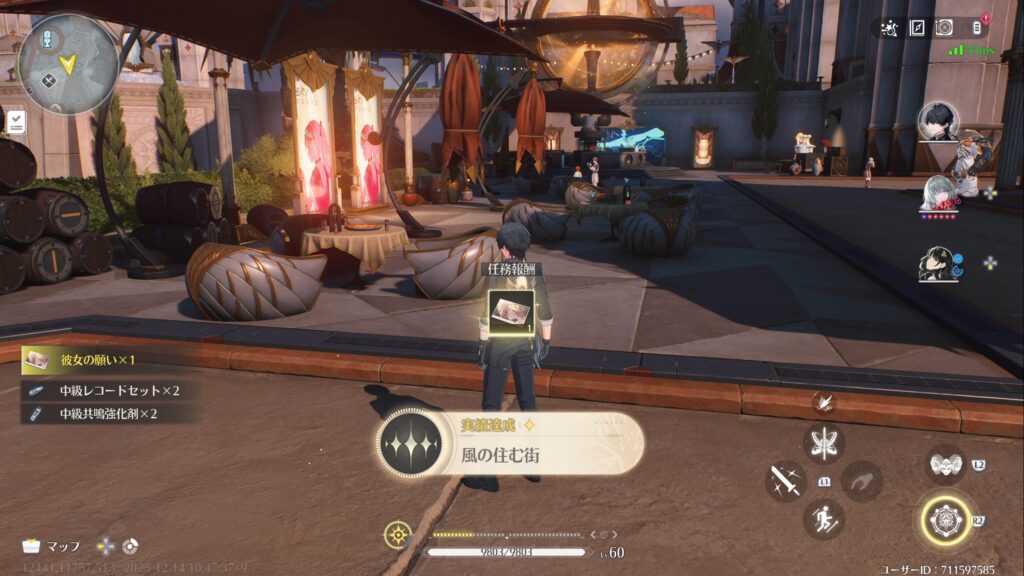Open the phone menu icon with red alert
1024x576 pixels.
coord(978,28)
